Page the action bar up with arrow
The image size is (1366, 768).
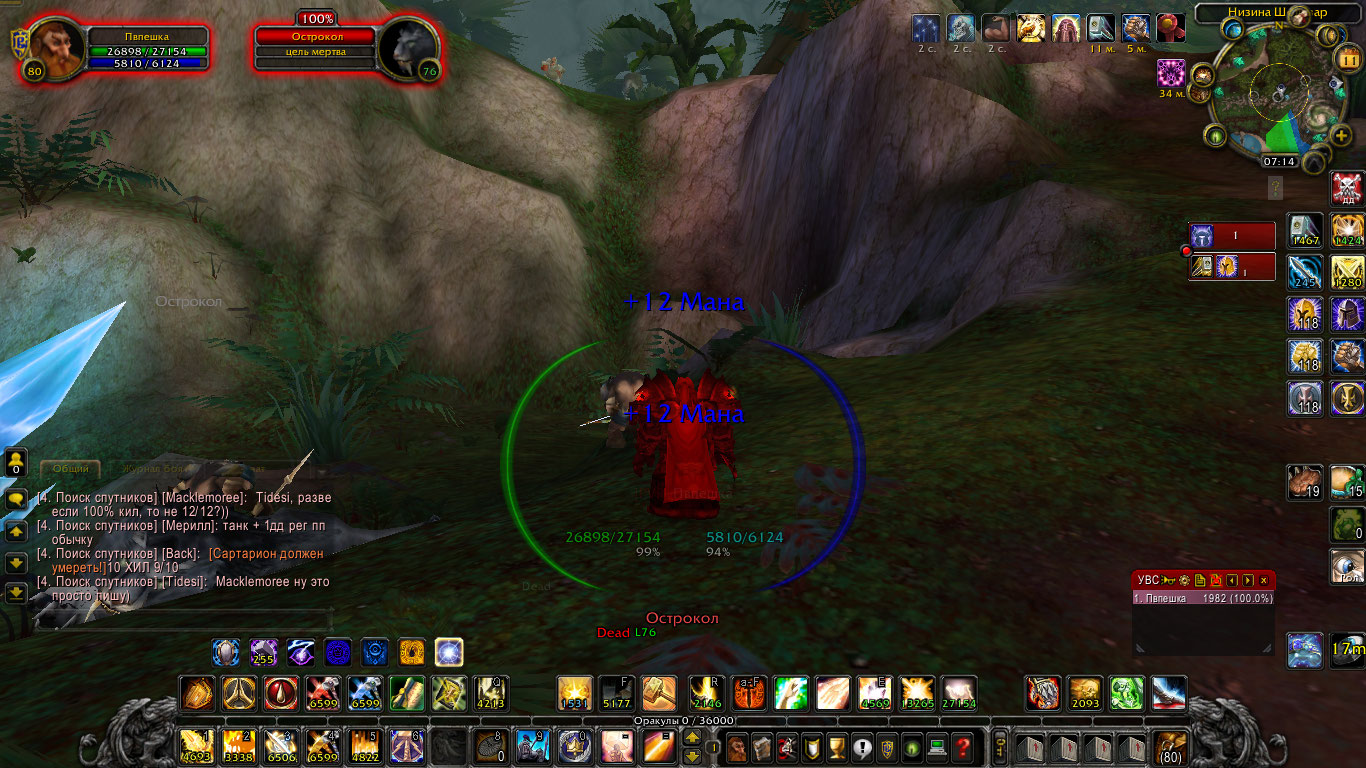691,738
